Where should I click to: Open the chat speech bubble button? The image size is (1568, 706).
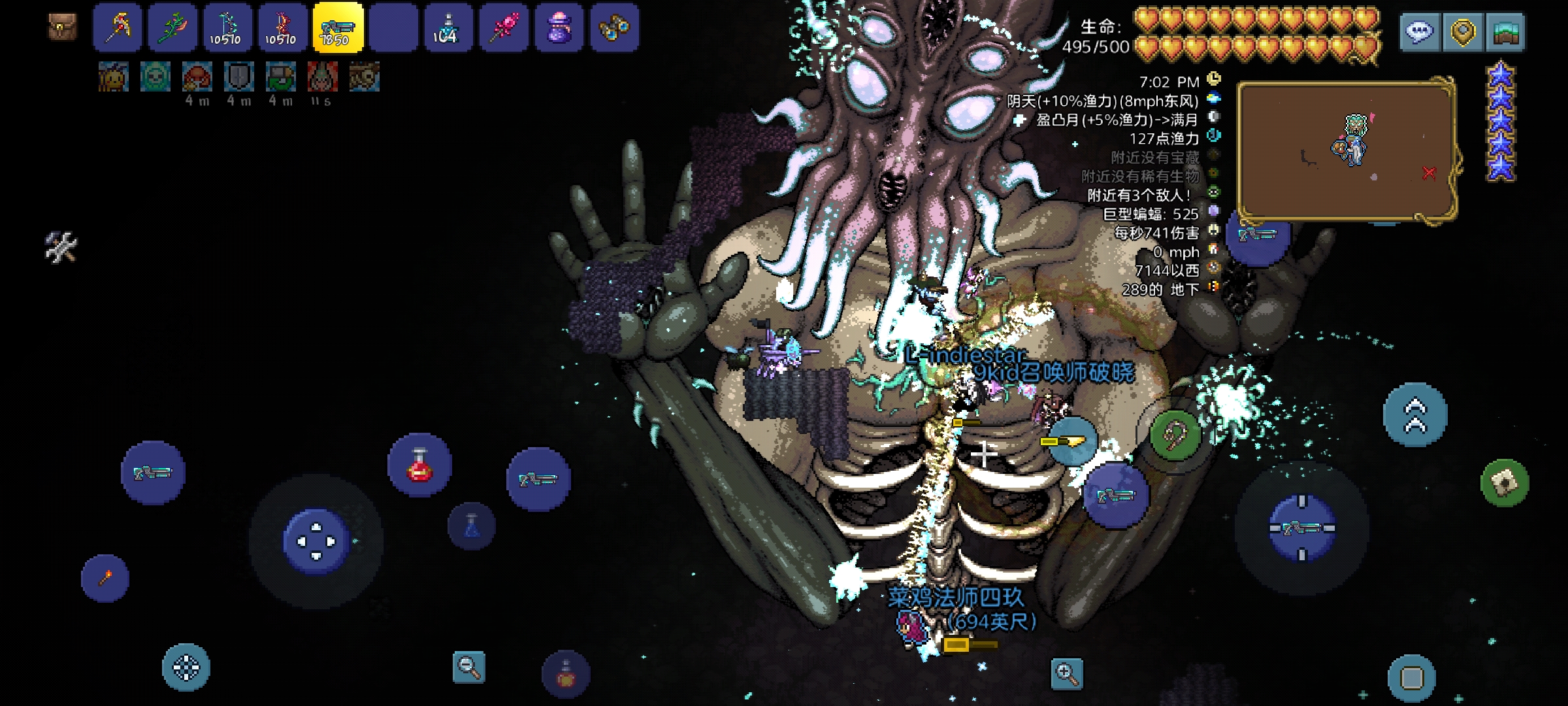coord(1420,31)
